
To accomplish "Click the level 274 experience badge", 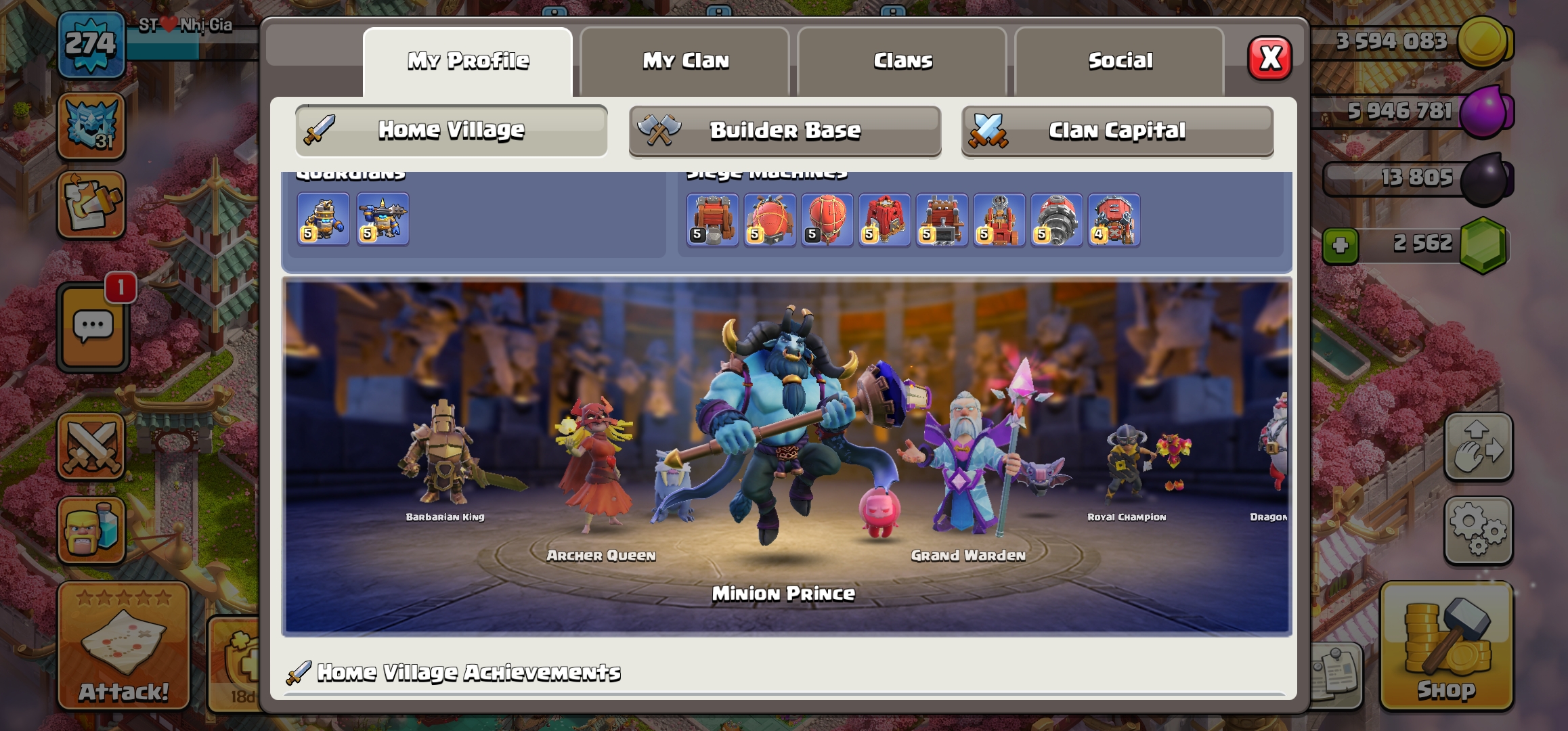I will point(91,45).
